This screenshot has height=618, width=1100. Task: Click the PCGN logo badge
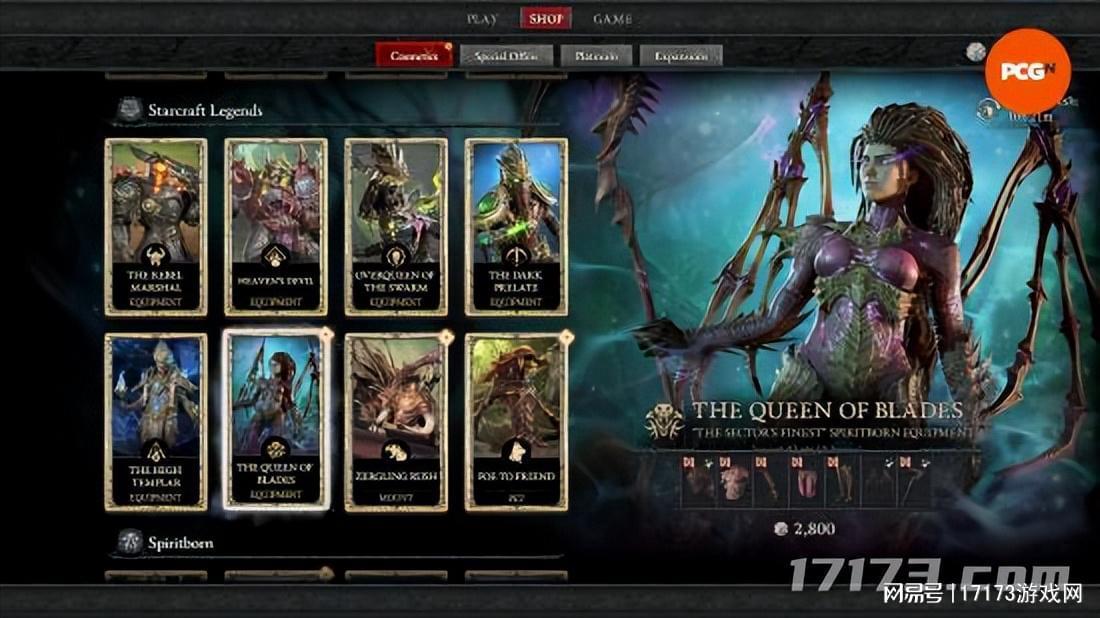click(1027, 71)
